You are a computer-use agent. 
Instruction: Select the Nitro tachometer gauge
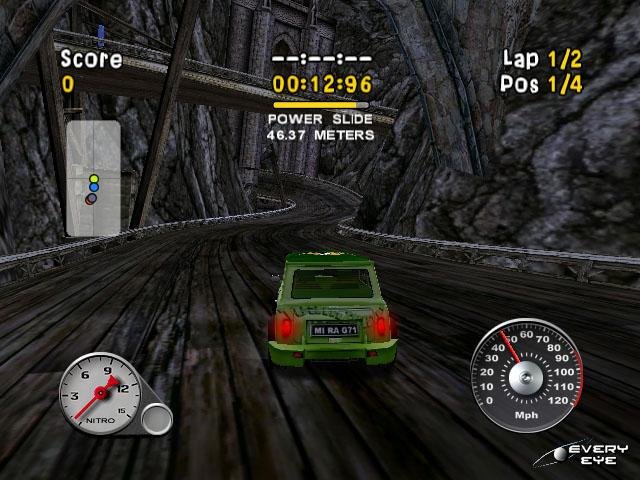click(100, 391)
